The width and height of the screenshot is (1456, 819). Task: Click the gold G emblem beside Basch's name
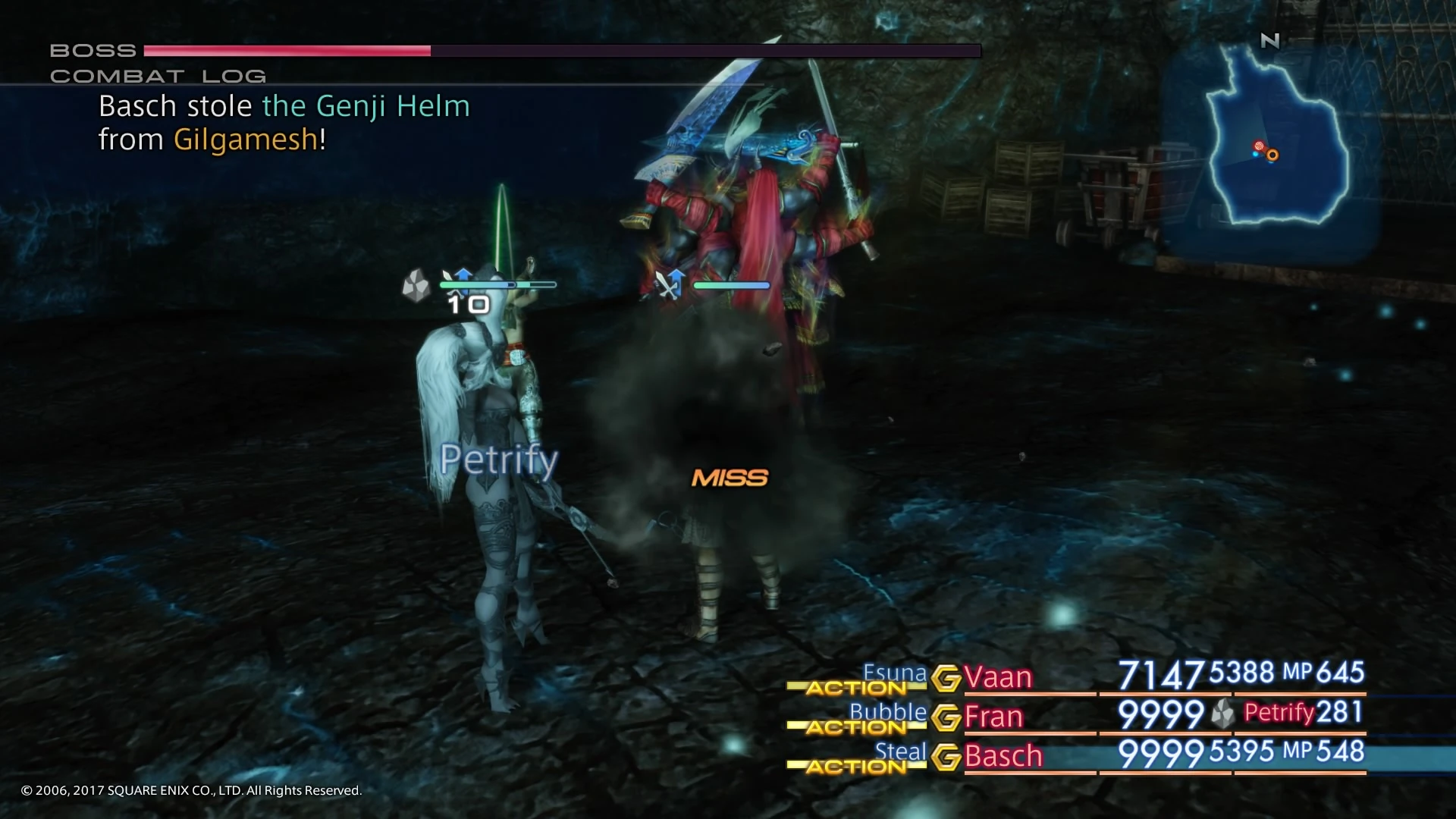click(x=946, y=756)
